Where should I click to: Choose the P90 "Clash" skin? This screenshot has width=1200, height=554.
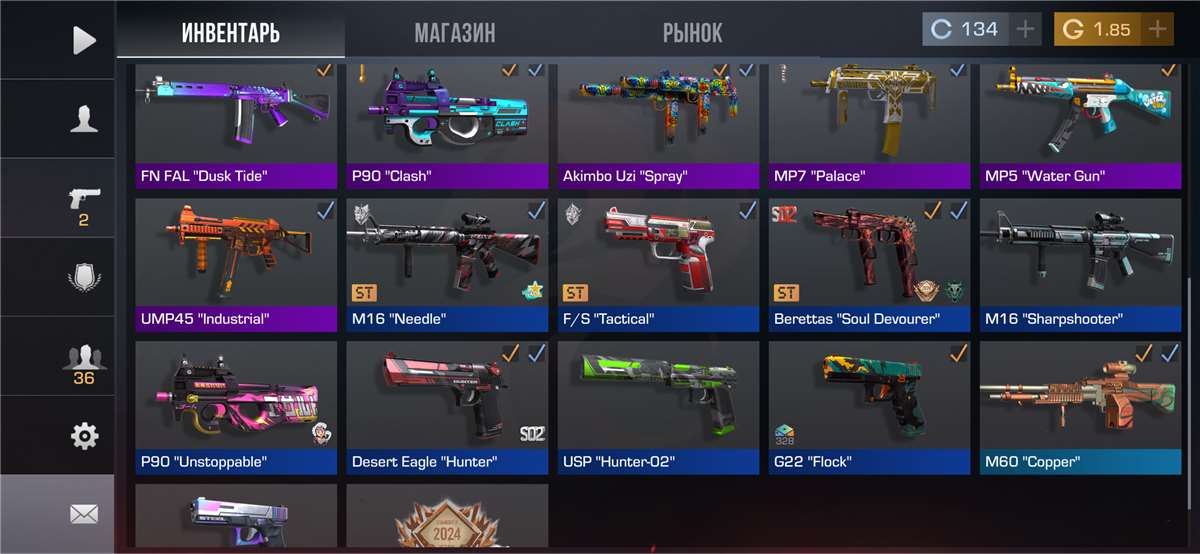coord(447,122)
